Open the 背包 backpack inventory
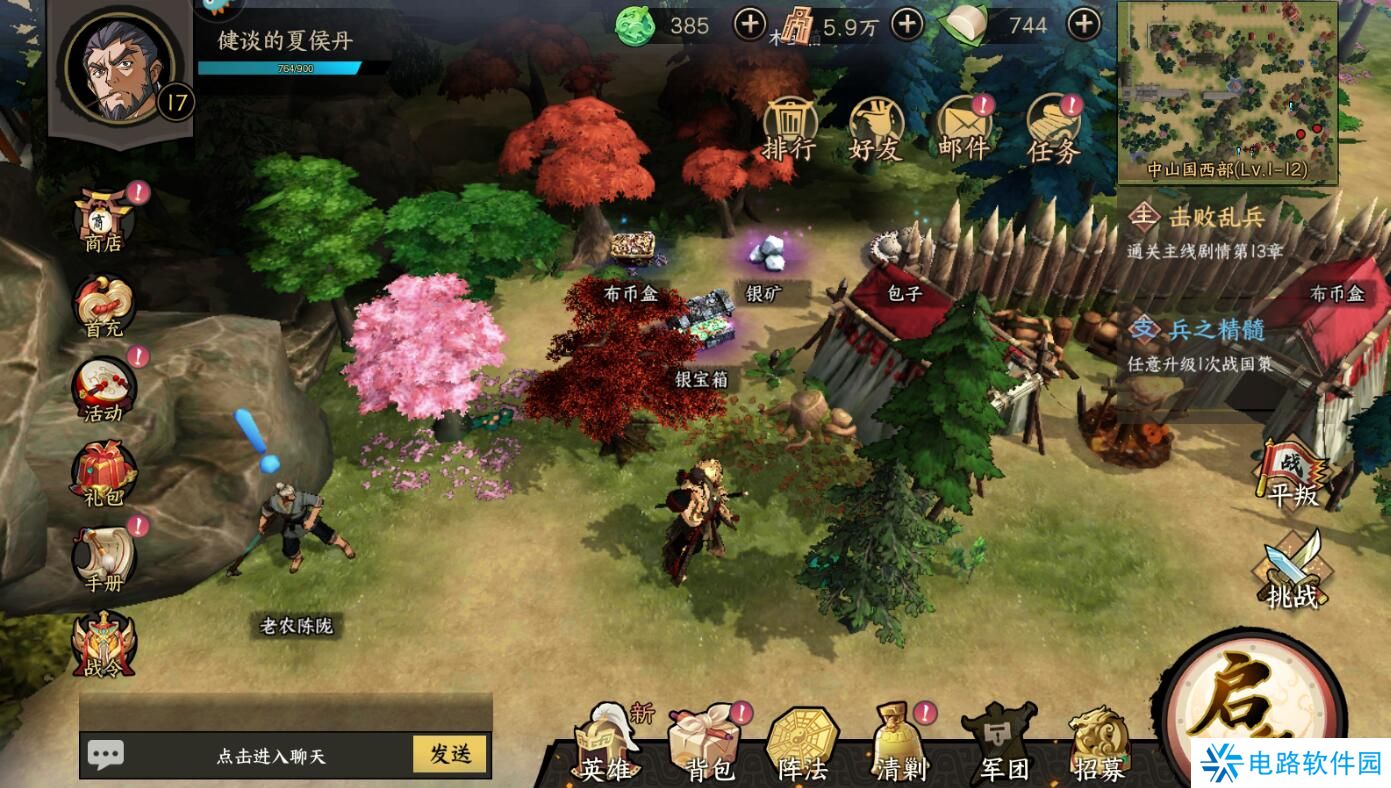The image size is (1391, 788). point(706,745)
